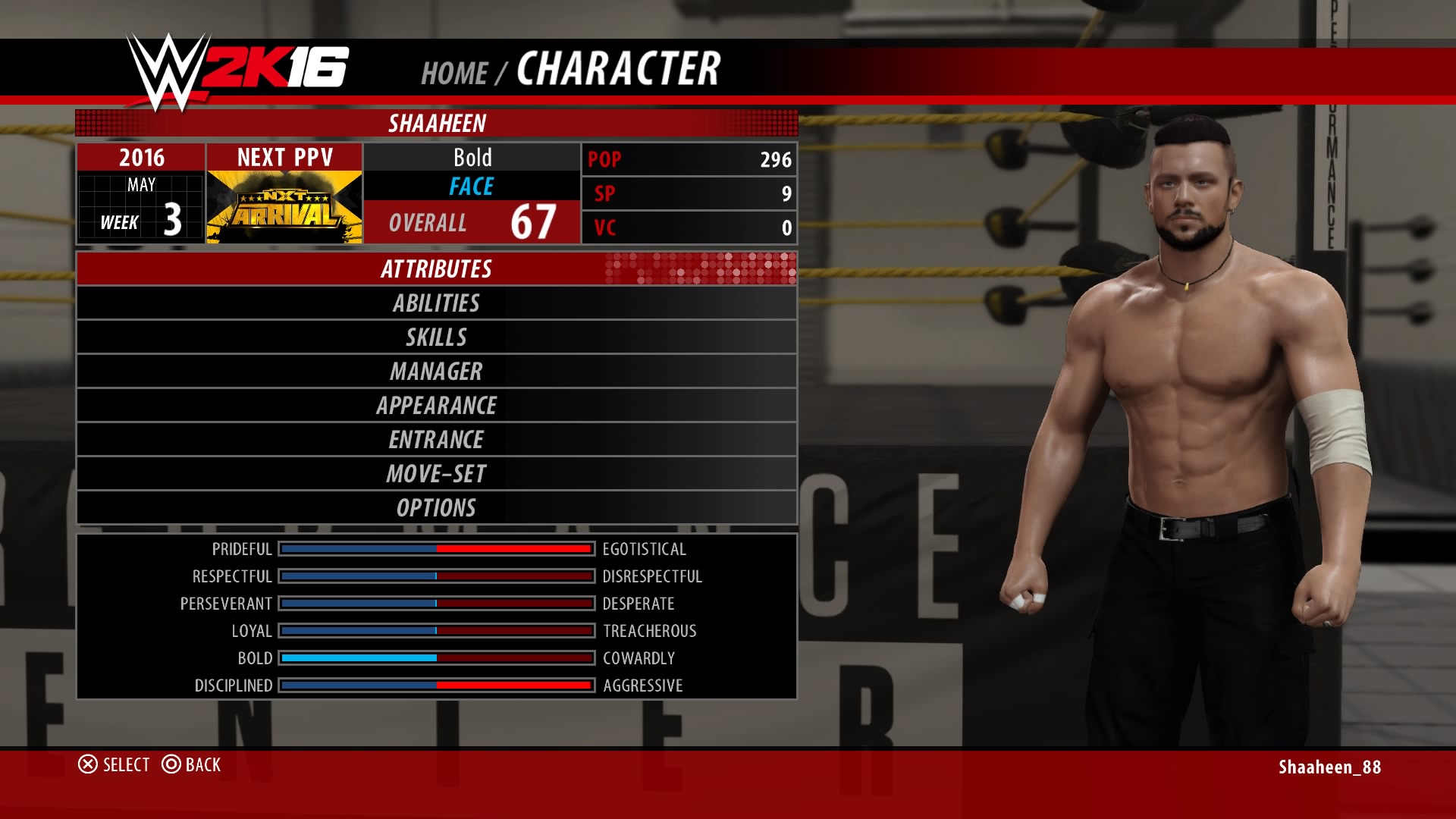
Task: Open the Move-Set section
Action: 436,474
